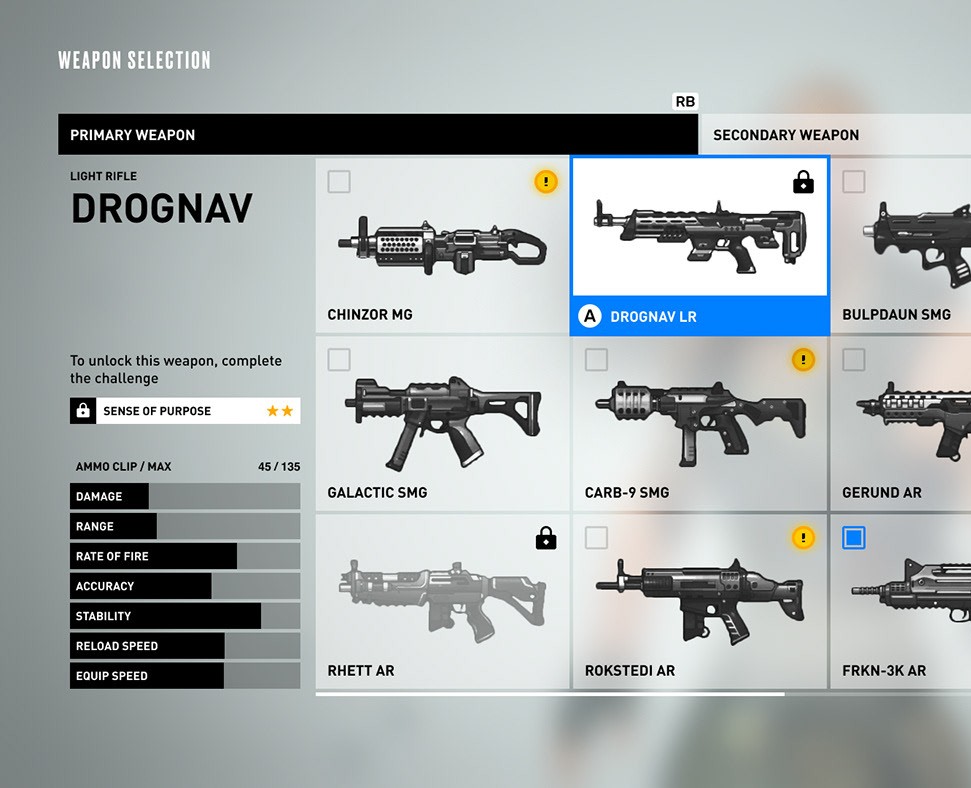The width and height of the screenshot is (971, 788).
Task: Click the alert badge on Chinzor MG
Action: (545, 181)
